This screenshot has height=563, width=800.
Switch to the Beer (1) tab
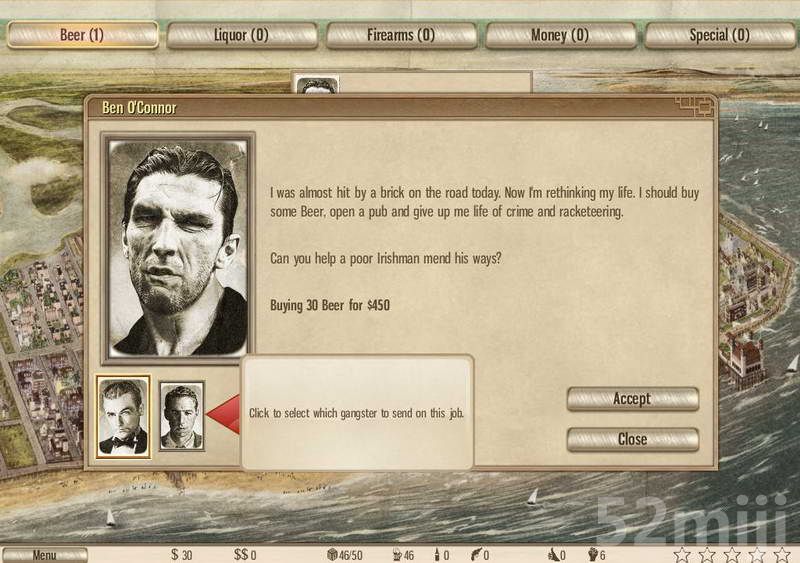(82, 35)
